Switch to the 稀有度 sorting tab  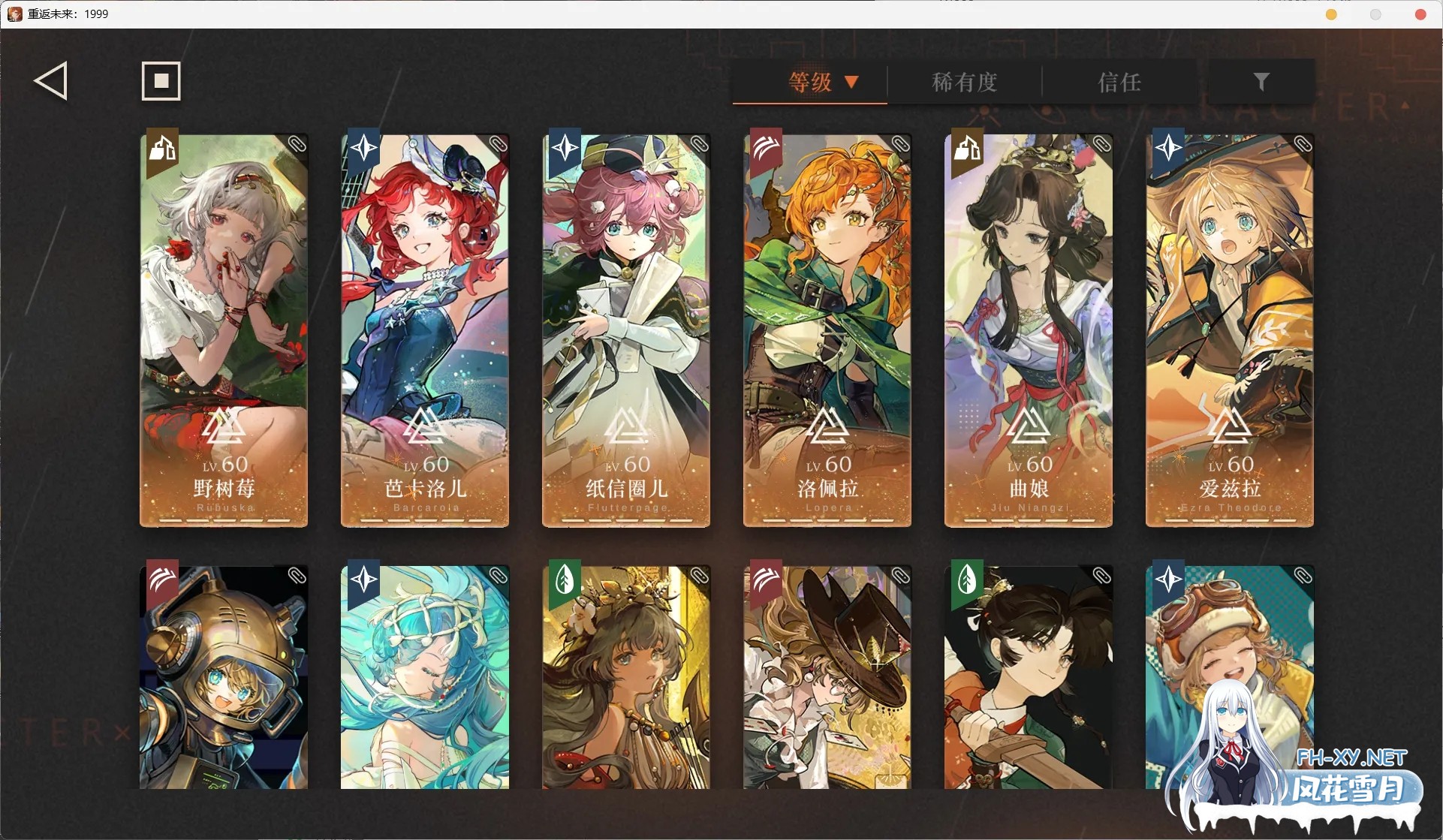965,83
